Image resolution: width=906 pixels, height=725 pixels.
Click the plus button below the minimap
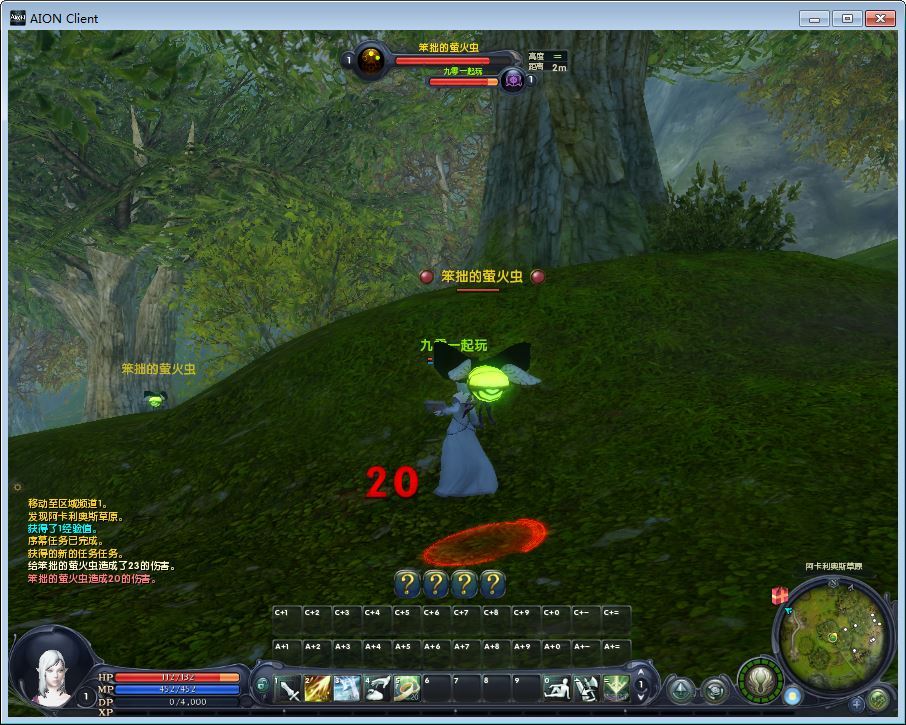pos(857,703)
